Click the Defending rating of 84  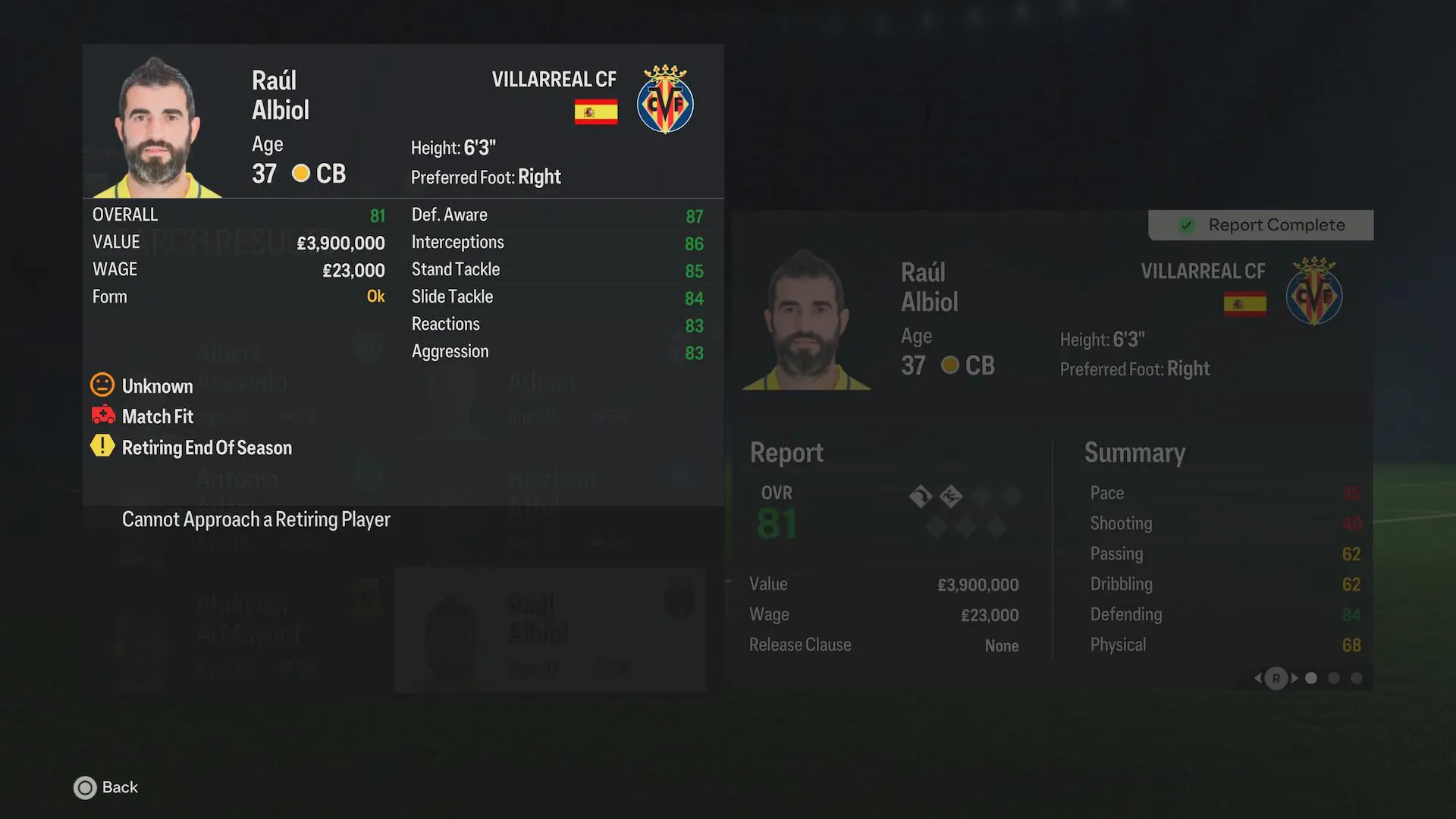(1351, 614)
